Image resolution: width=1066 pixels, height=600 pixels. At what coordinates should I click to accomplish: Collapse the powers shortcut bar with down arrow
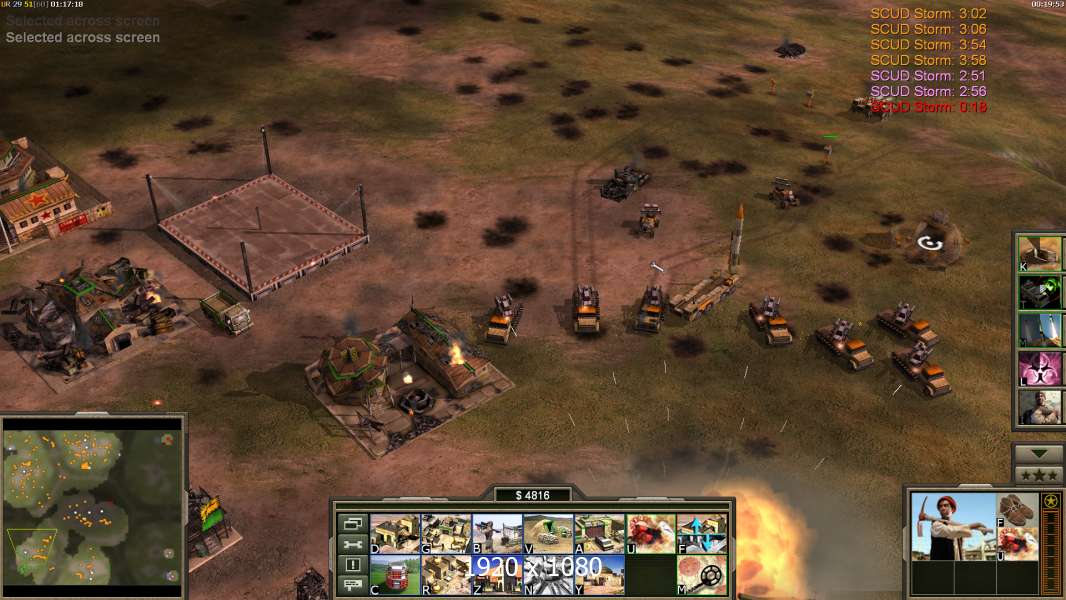[1039, 455]
